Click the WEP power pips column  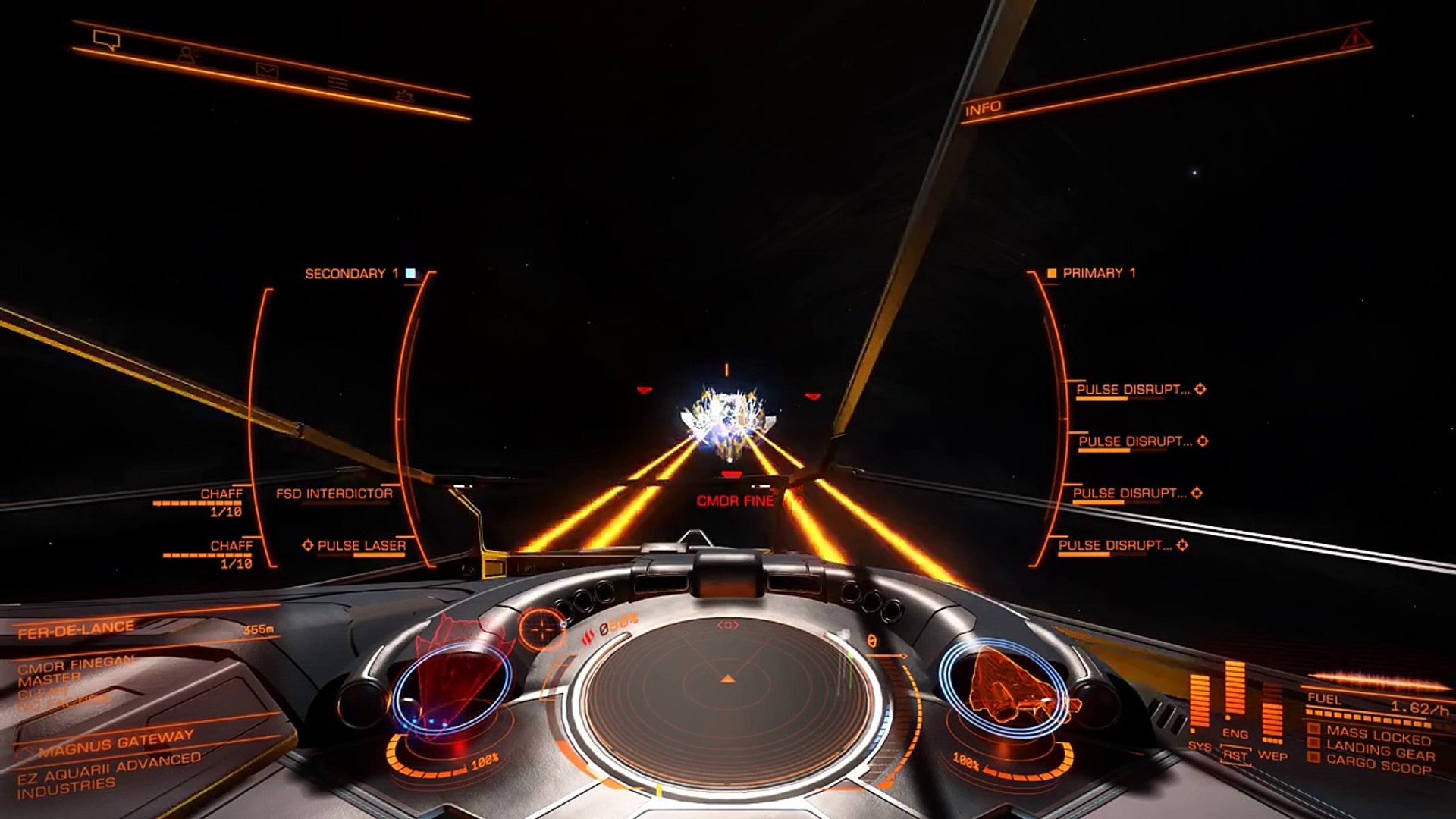(x=1272, y=717)
